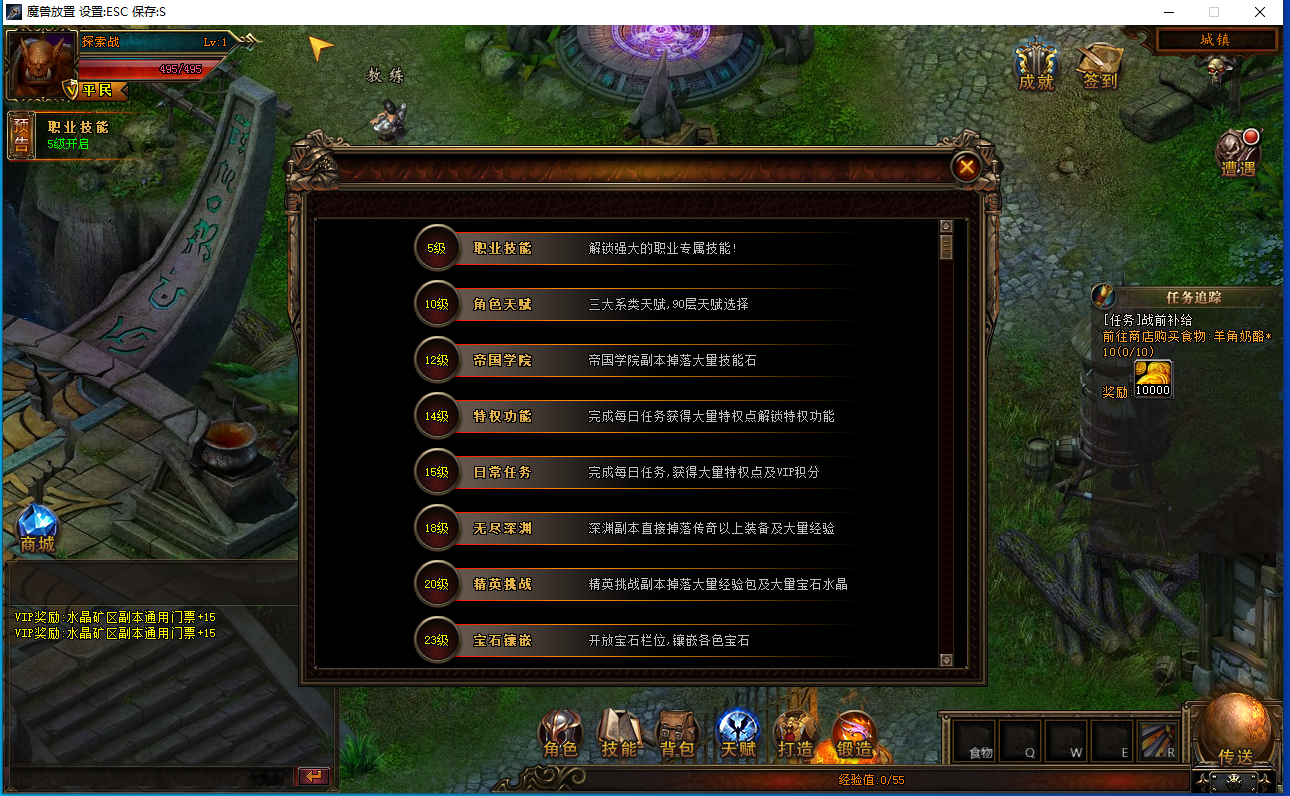1290x796 pixels.
Task: Open the 打造 crafting menu
Action: point(796,734)
